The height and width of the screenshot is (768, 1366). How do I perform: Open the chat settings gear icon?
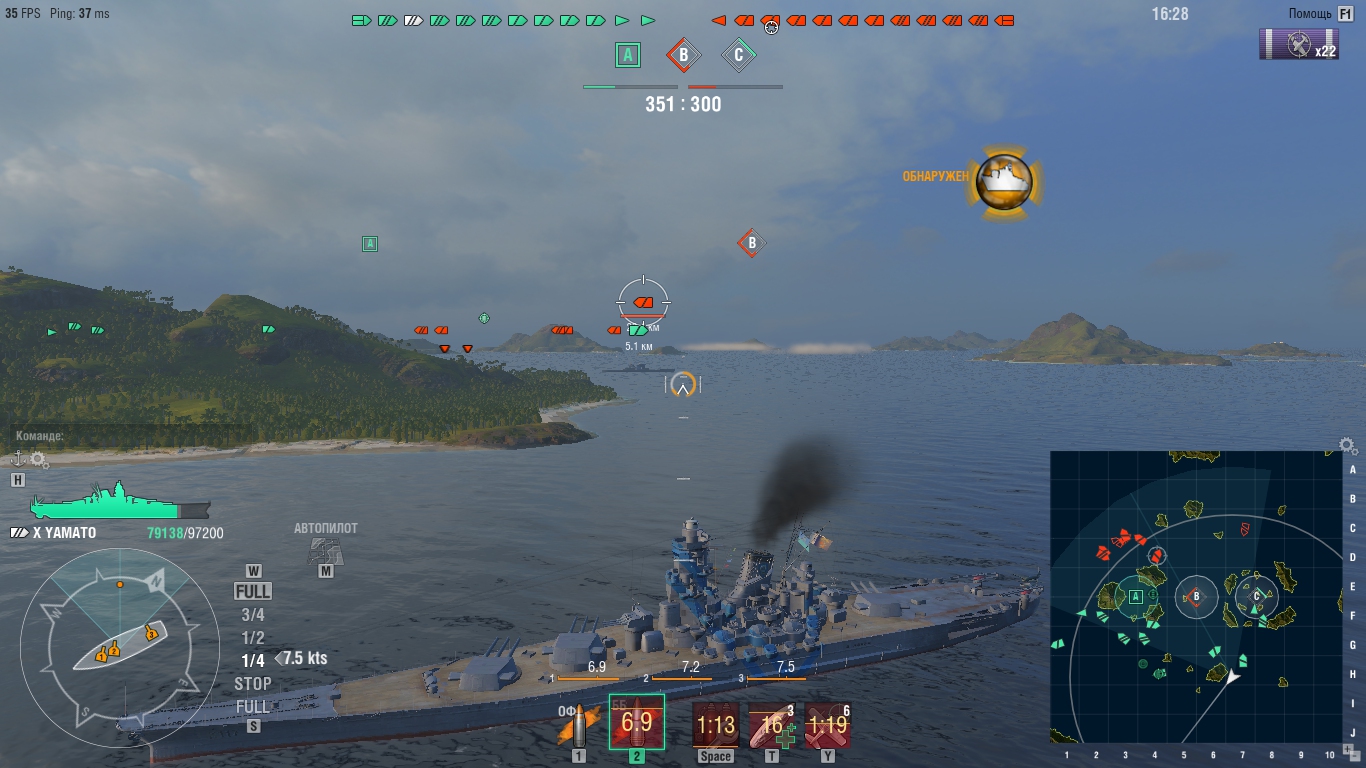tap(39, 459)
